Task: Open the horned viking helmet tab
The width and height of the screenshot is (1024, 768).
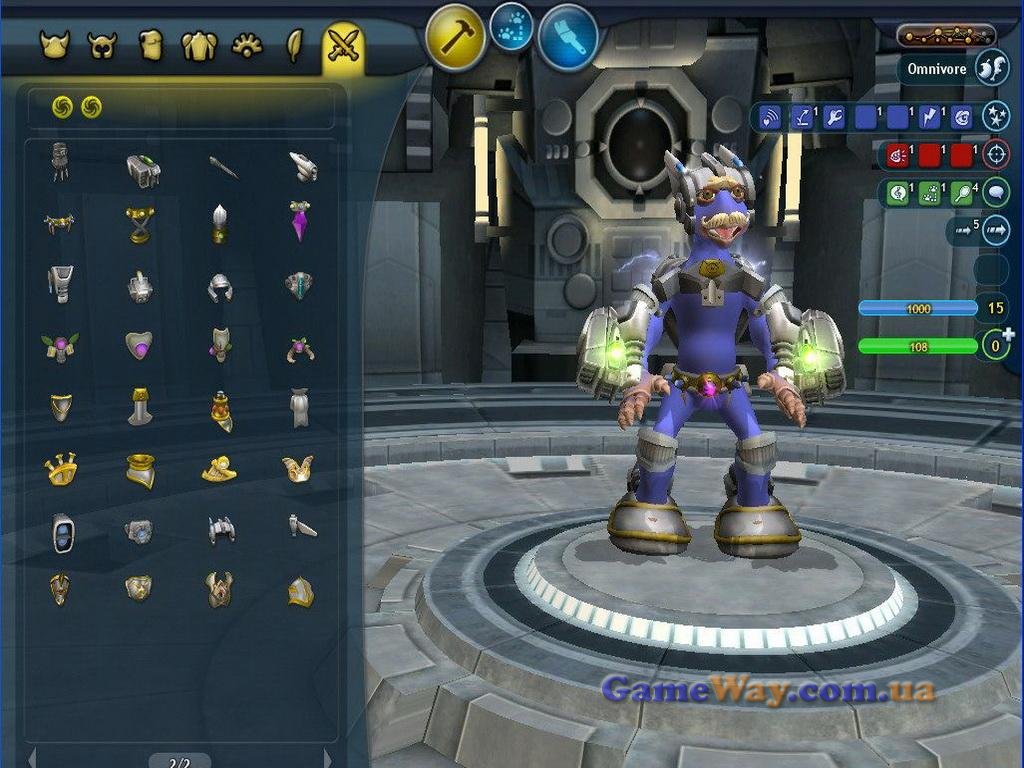Action: pos(54,45)
